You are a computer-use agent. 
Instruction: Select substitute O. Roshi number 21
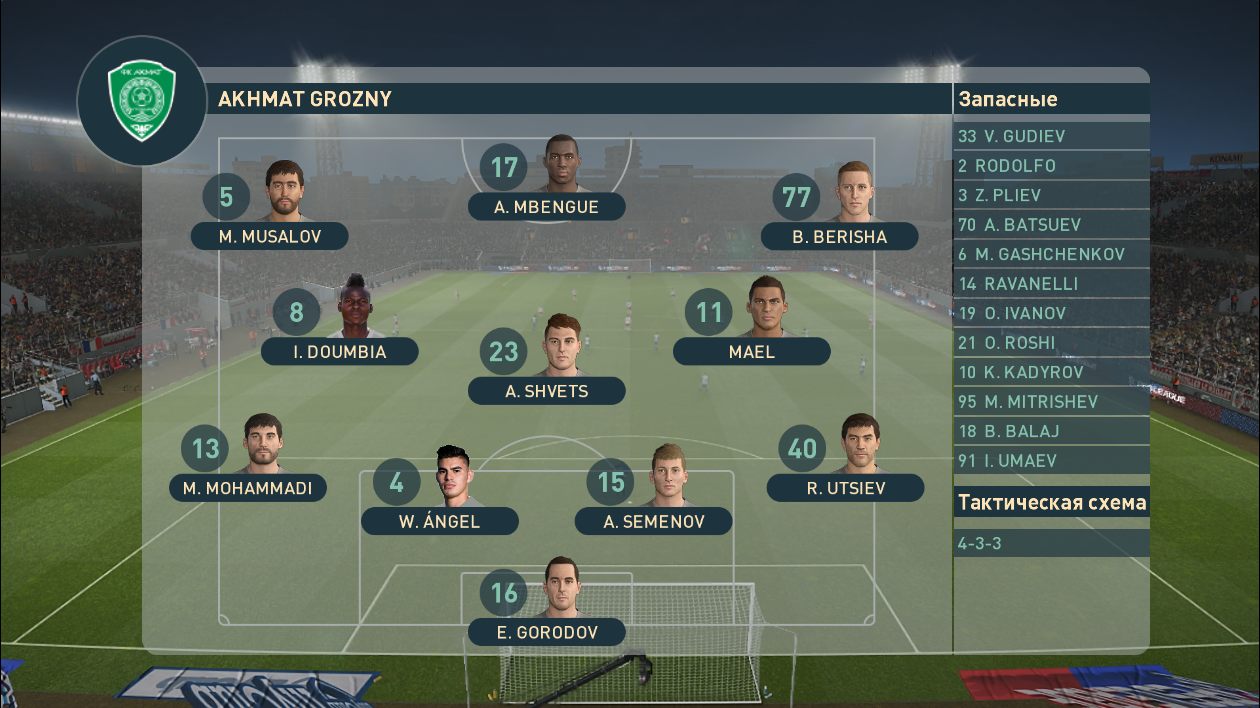point(1051,343)
